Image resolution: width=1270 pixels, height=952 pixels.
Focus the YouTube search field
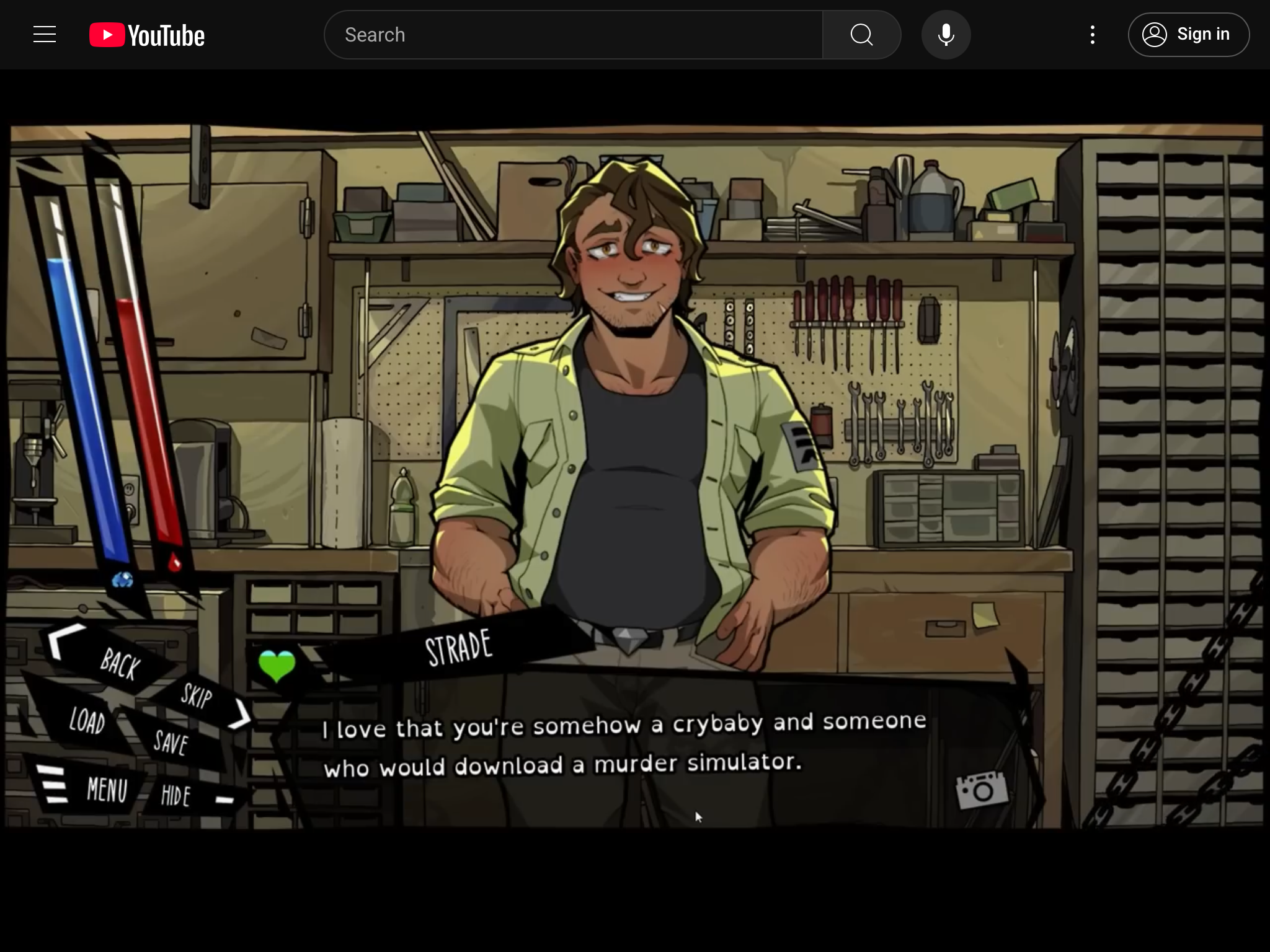click(x=574, y=35)
